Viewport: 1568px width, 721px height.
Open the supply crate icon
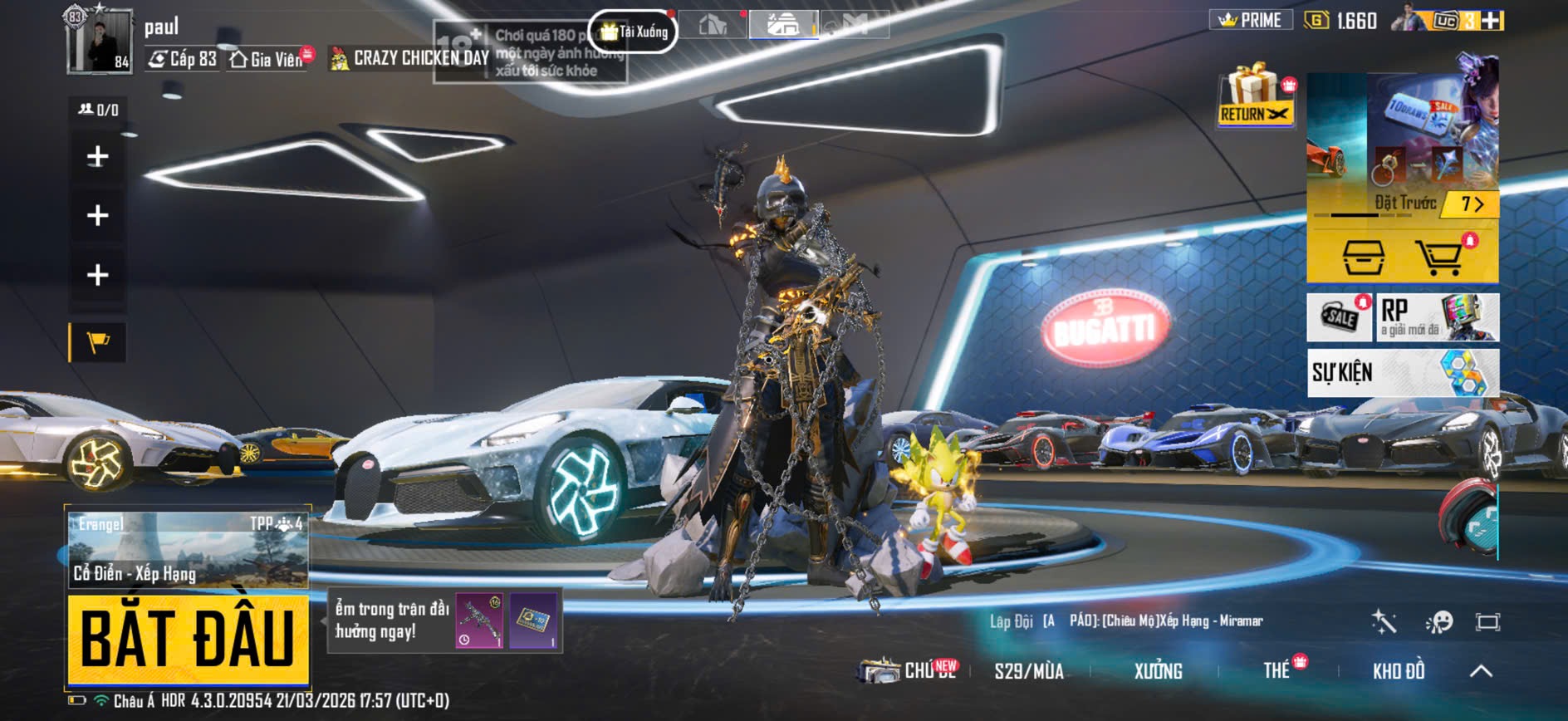click(1364, 257)
